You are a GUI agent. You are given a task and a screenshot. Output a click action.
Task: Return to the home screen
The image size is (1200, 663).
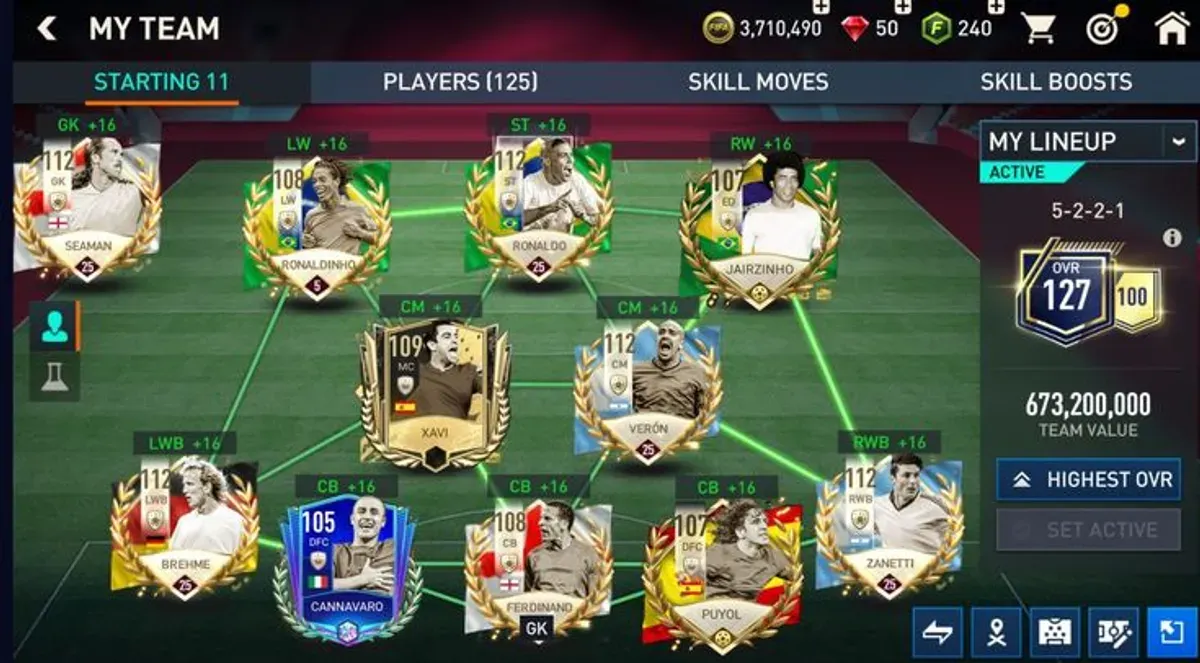[x=1172, y=28]
